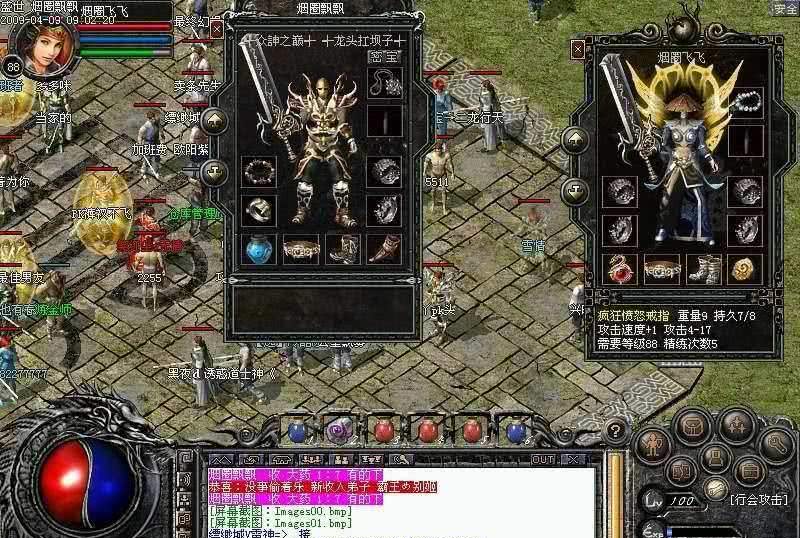Click the up arrow beside 众神之巅 panel
The image size is (800, 538).
tap(214, 122)
